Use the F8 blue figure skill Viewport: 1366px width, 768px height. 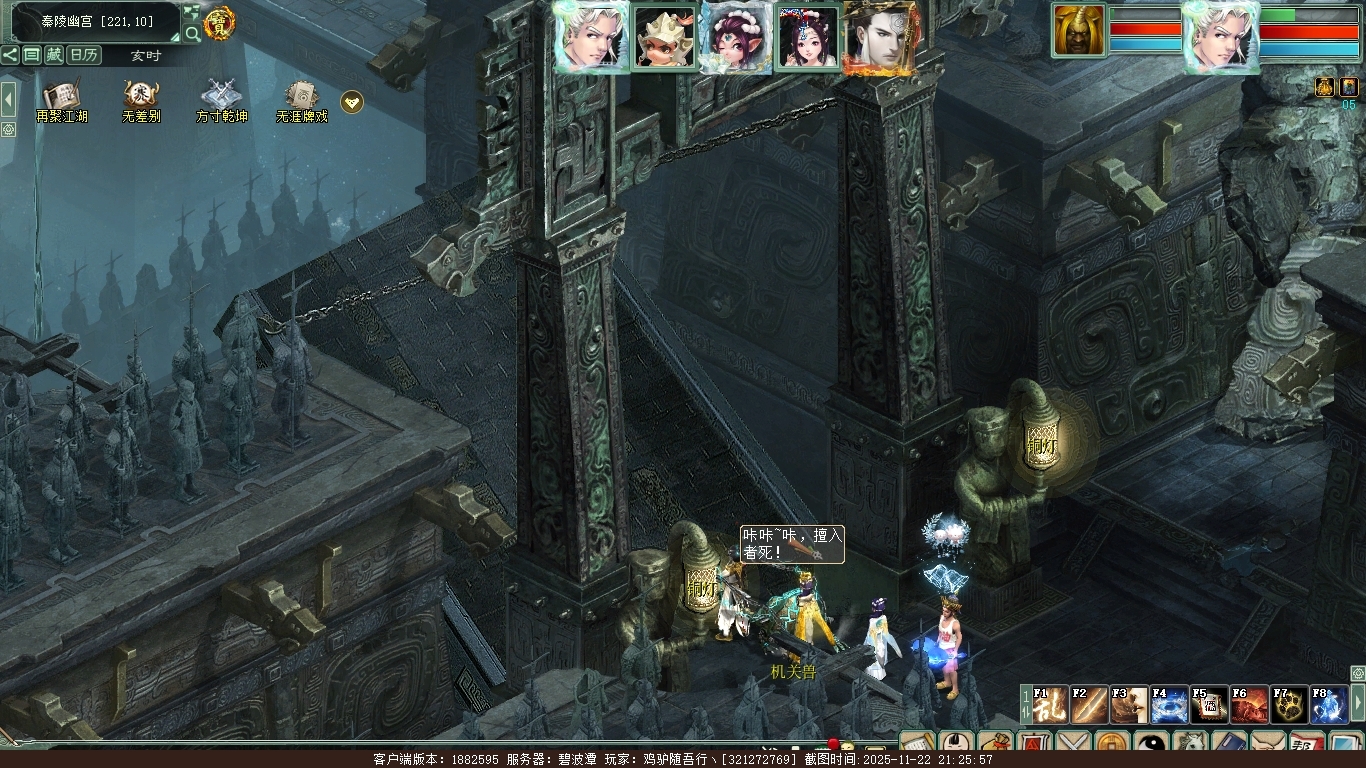(1329, 705)
